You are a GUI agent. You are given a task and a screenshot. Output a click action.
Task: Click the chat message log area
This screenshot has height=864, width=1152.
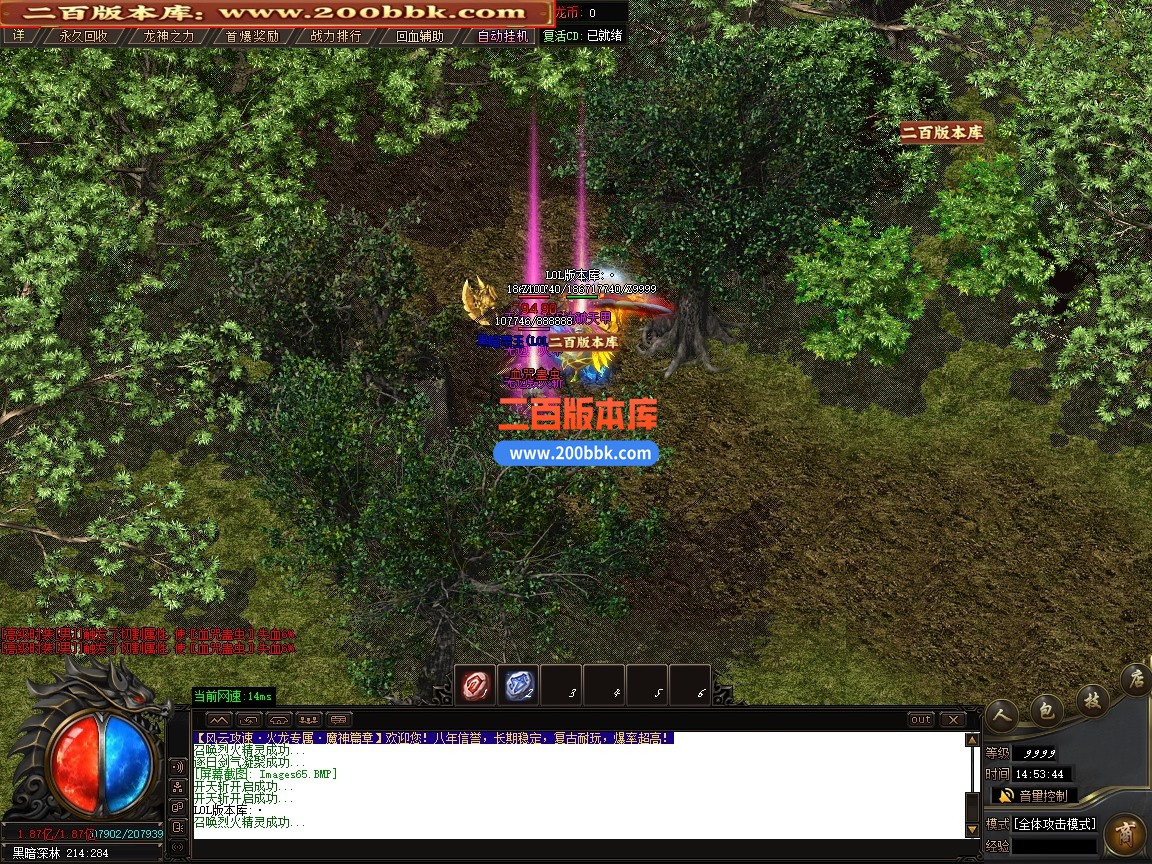pyautogui.click(x=578, y=785)
